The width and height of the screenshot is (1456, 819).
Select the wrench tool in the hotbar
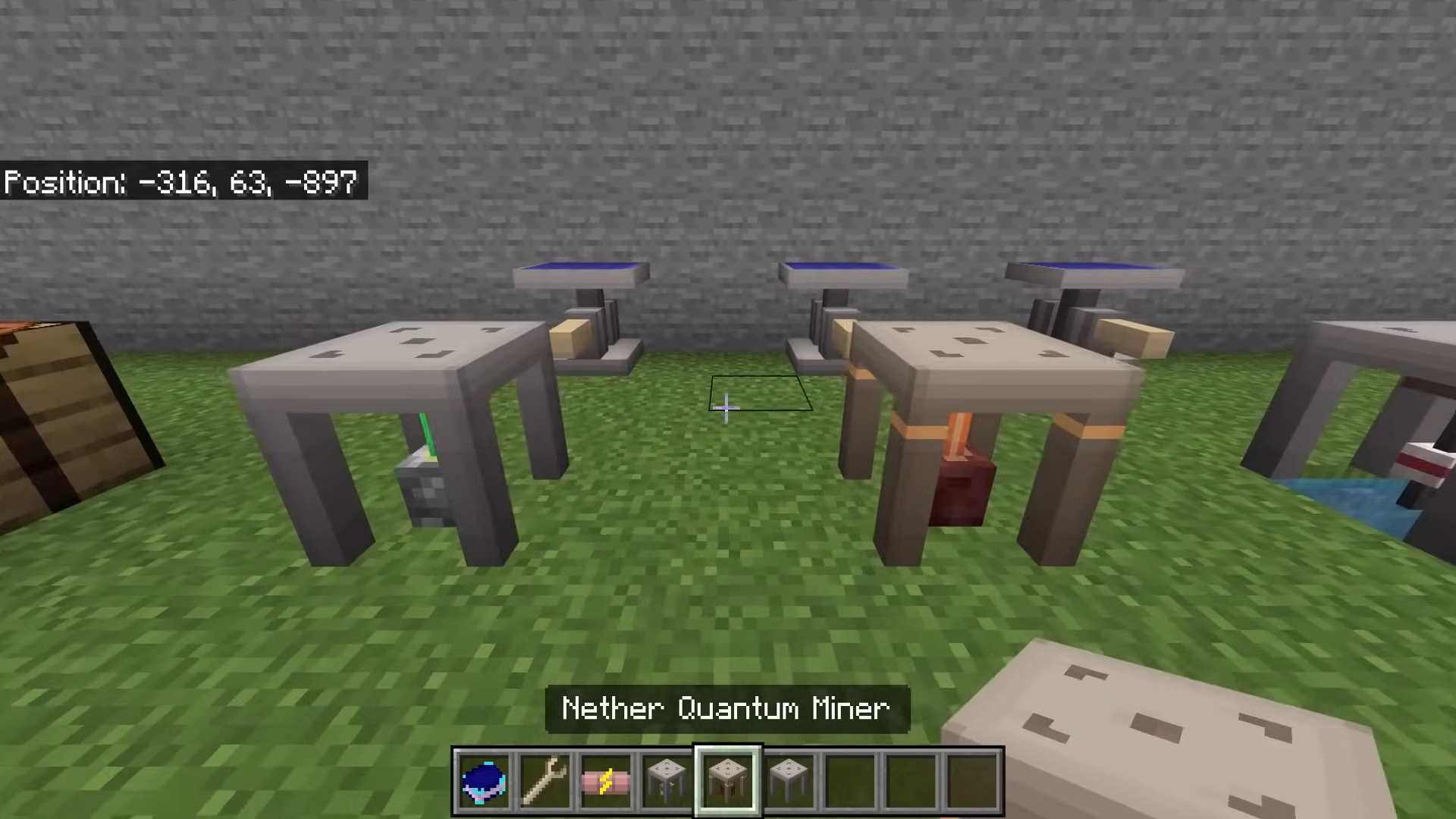(x=544, y=778)
